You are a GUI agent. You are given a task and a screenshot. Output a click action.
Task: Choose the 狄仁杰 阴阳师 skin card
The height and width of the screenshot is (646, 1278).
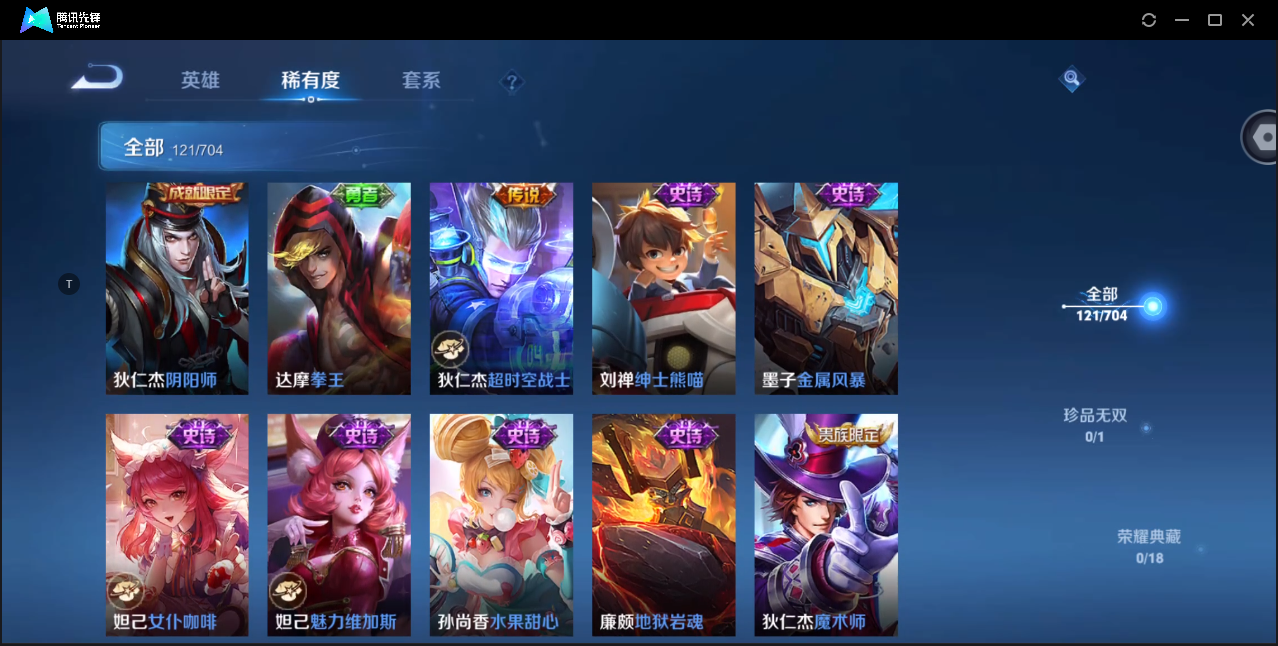[x=177, y=289]
